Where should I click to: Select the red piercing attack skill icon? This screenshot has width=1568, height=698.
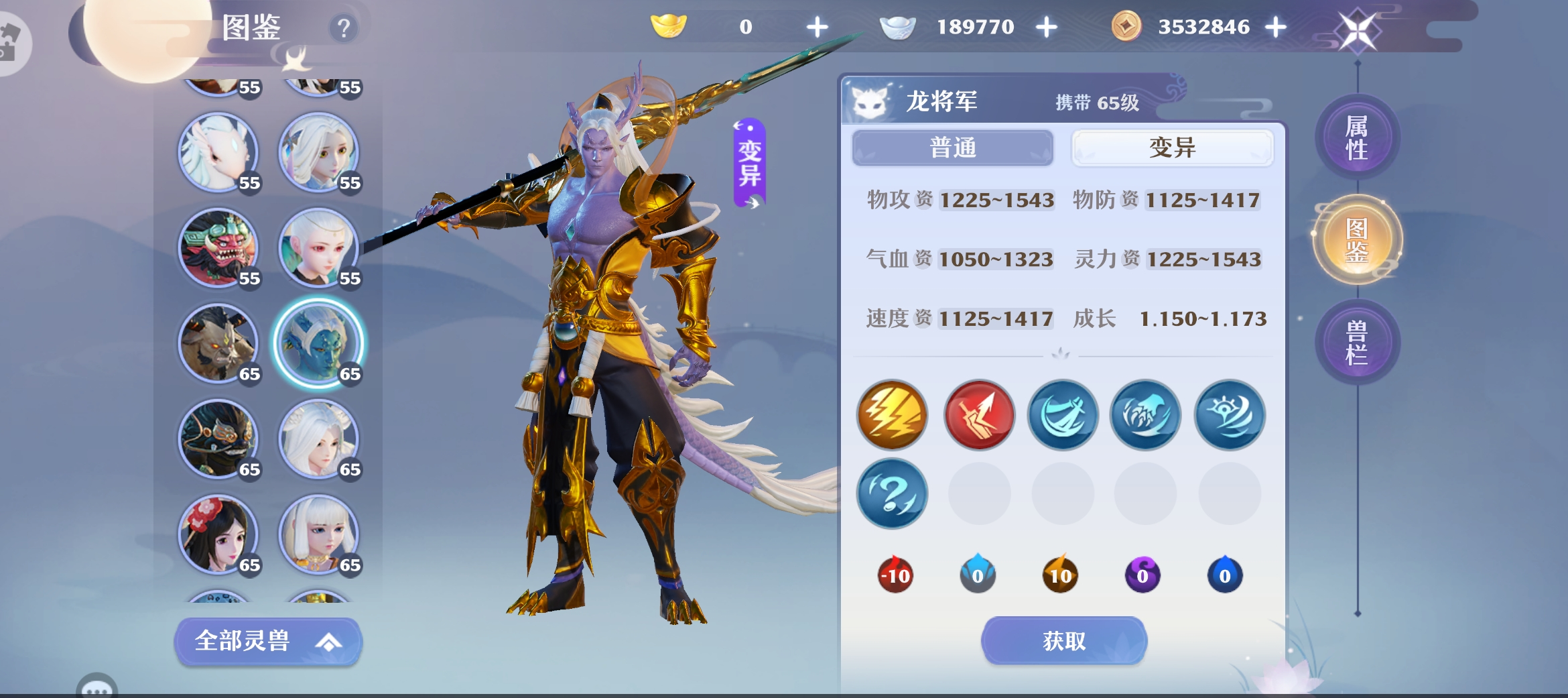tap(977, 415)
